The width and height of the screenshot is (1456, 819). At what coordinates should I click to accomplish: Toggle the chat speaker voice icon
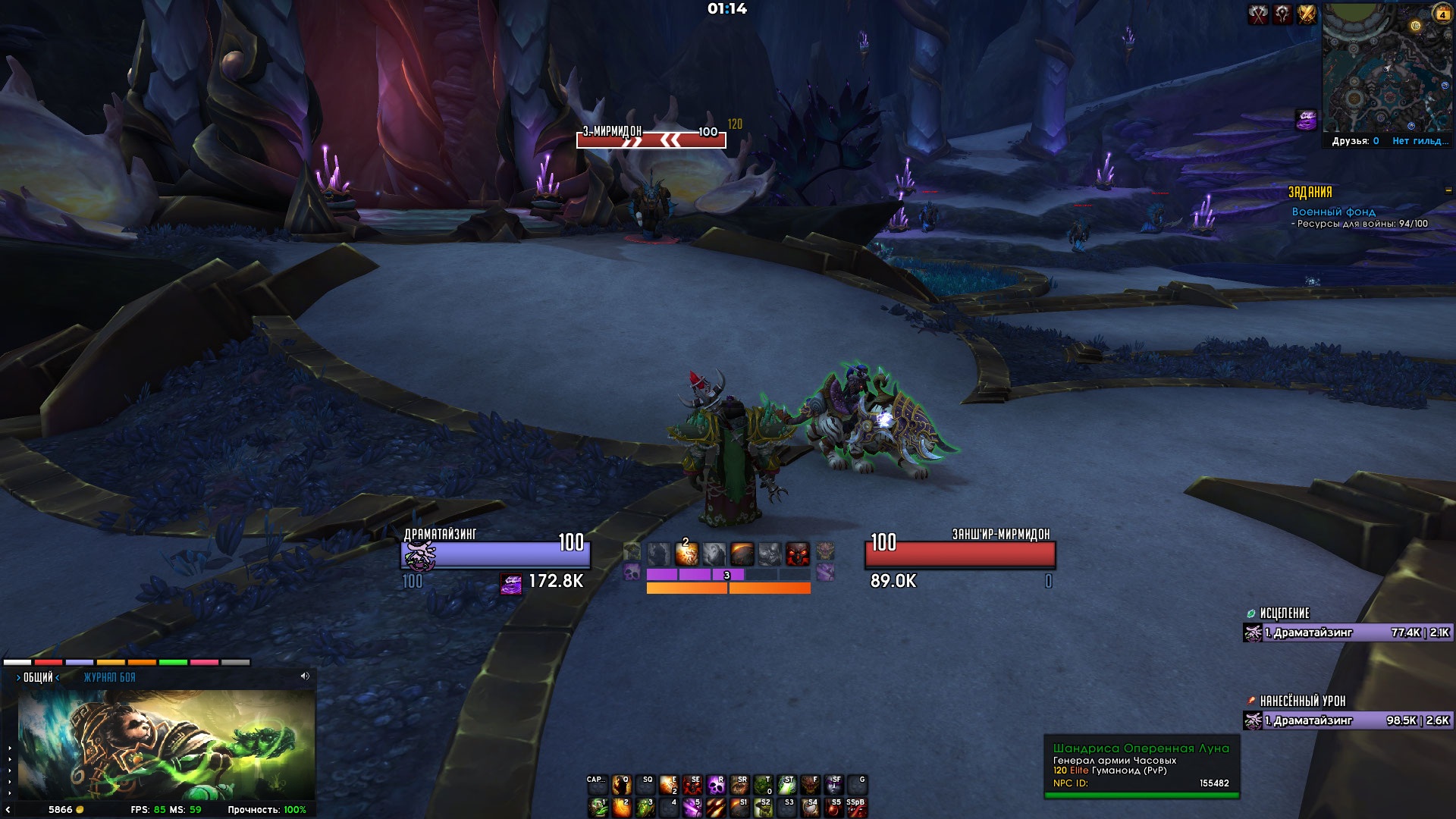(x=305, y=676)
